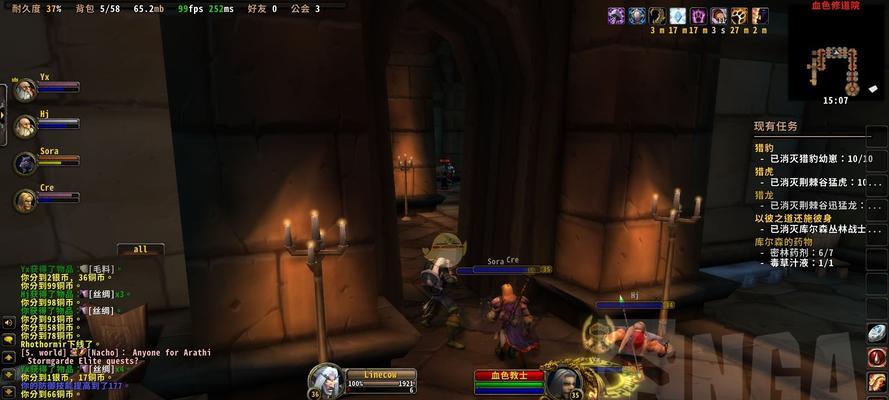Target party member Hj's portrait
Viewport: 889px width, 400px height.
pos(25,126)
